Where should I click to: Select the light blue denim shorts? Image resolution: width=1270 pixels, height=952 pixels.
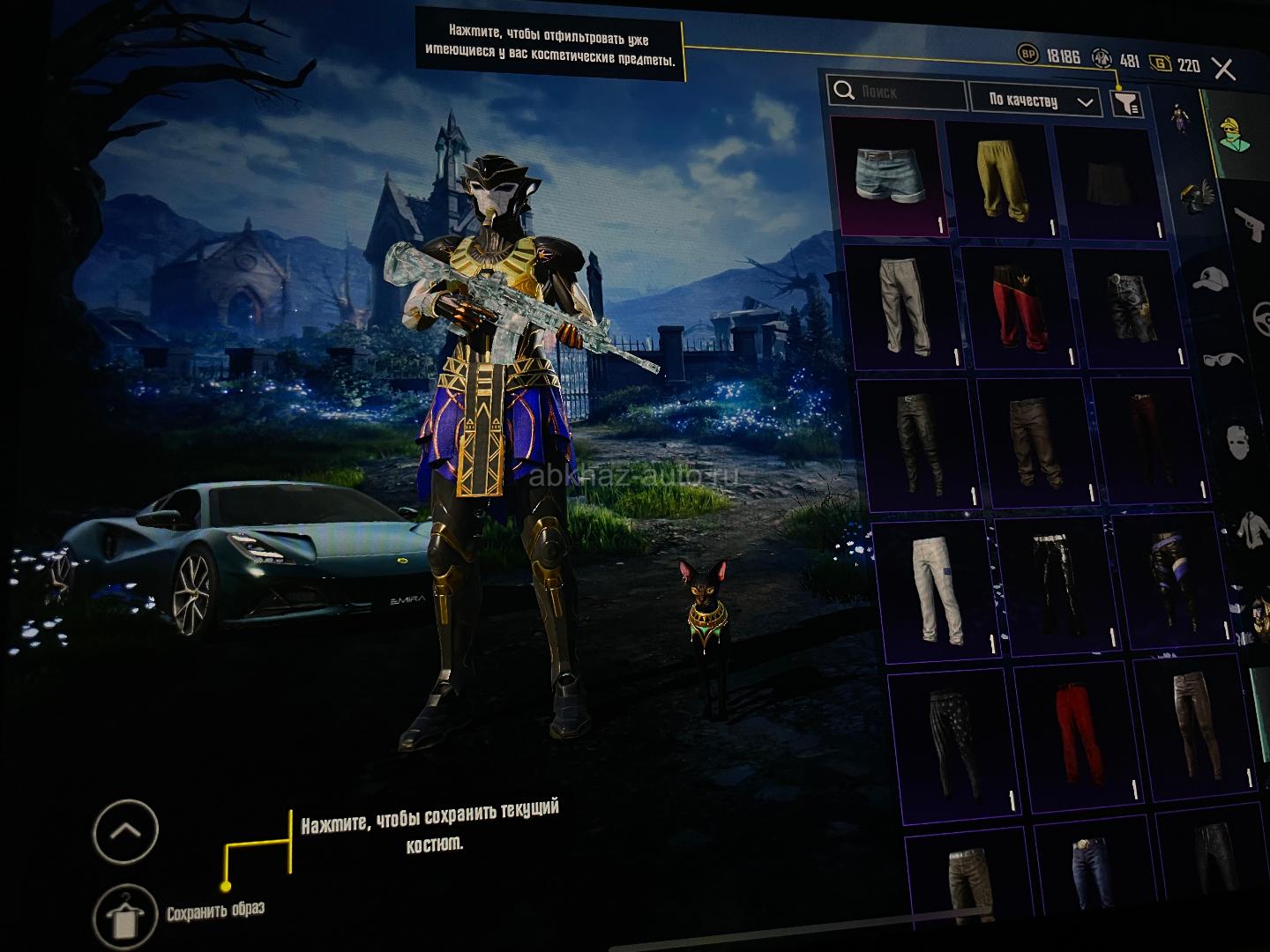click(x=889, y=176)
